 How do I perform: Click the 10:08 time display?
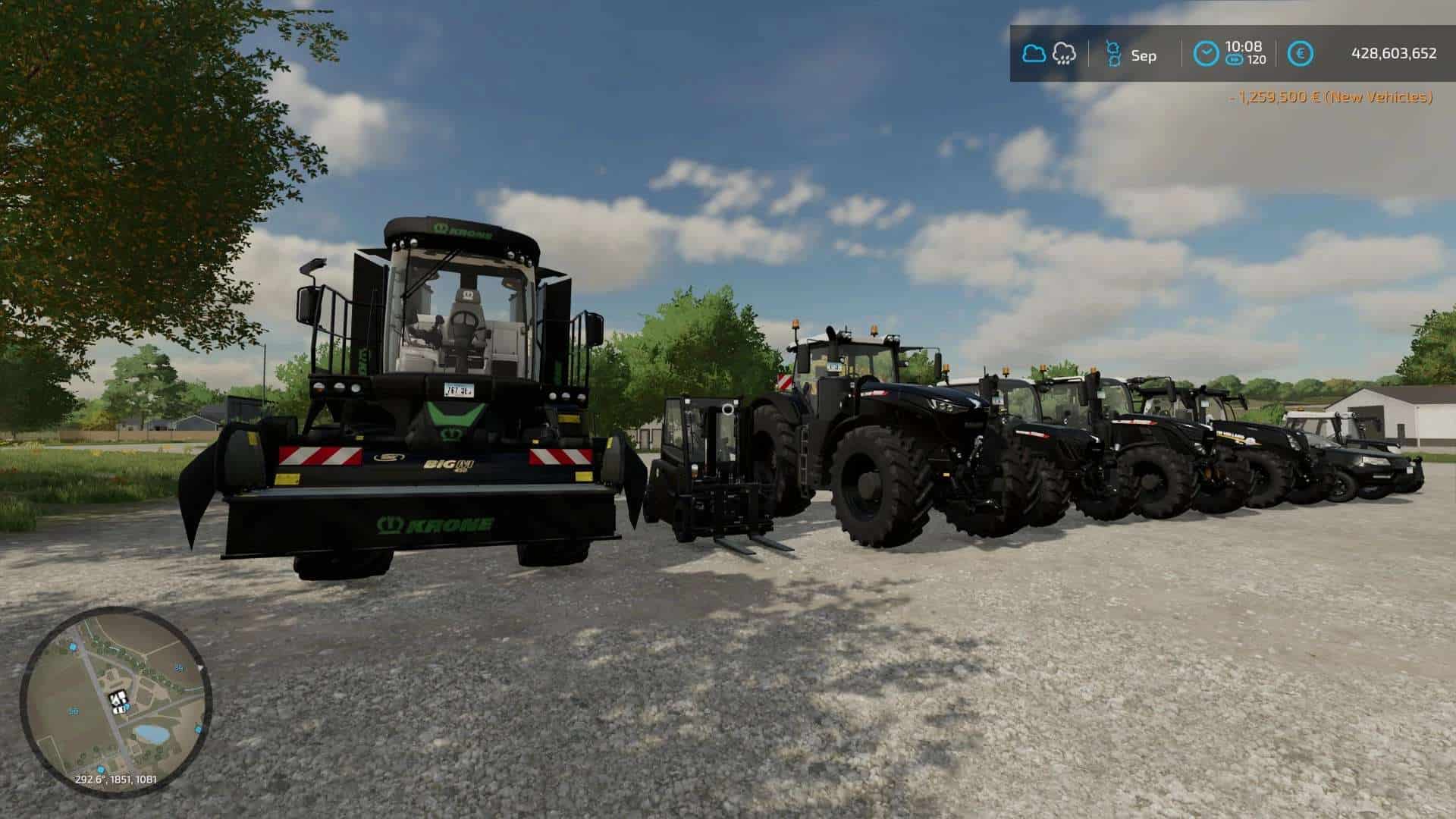(1244, 47)
